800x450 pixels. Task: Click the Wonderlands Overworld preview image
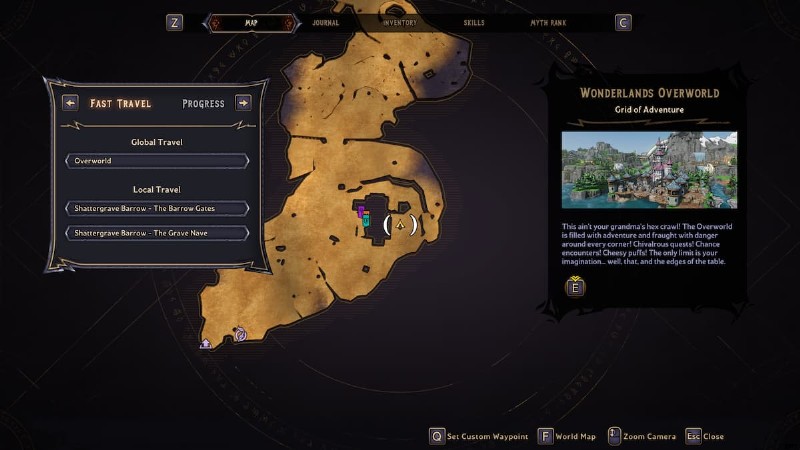(x=649, y=170)
